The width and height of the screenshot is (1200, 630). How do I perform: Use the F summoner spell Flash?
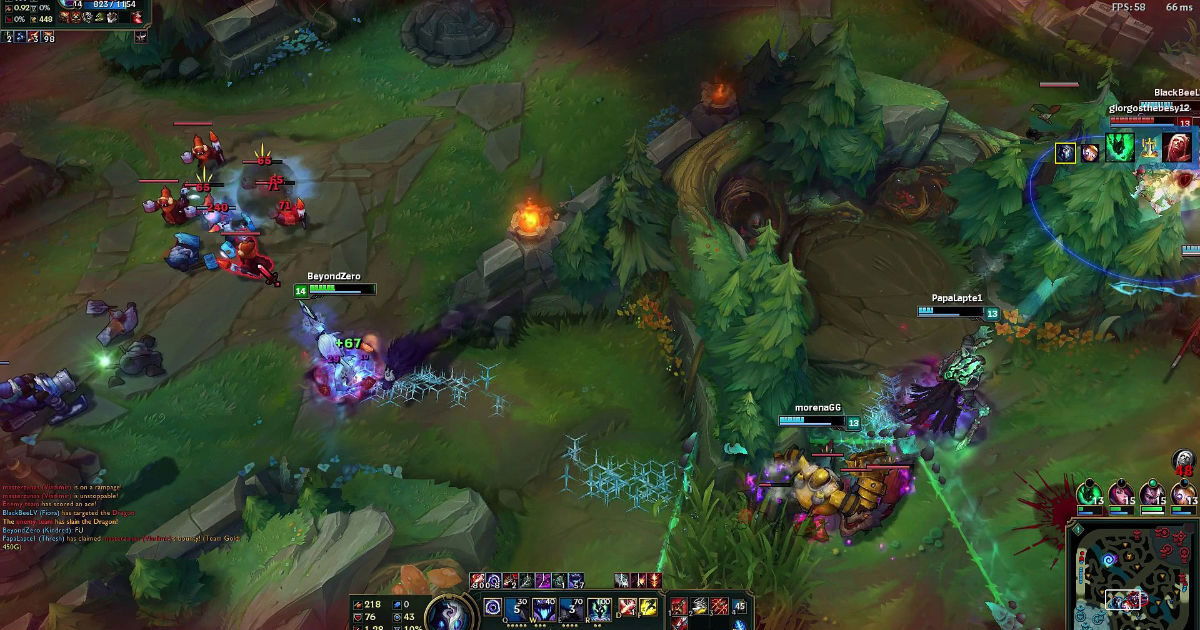click(648, 607)
